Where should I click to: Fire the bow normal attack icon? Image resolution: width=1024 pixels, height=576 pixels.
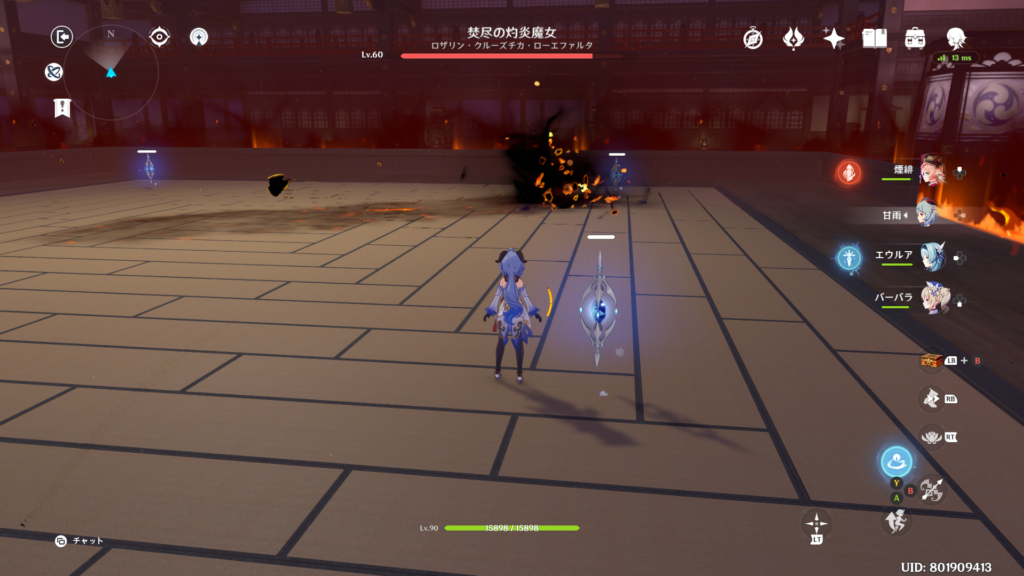click(x=932, y=489)
